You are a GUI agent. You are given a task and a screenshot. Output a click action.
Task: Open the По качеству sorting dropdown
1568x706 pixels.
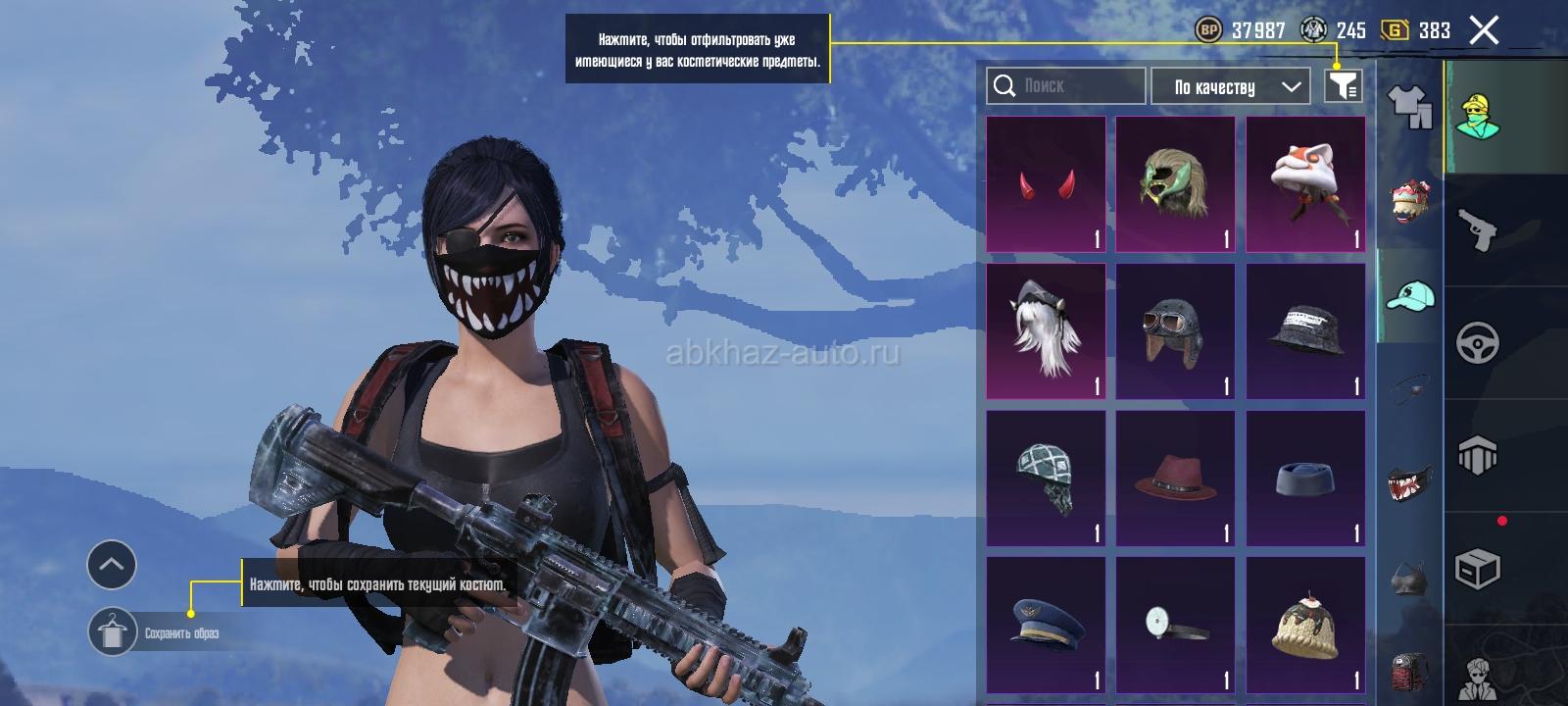tap(1231, 86)
